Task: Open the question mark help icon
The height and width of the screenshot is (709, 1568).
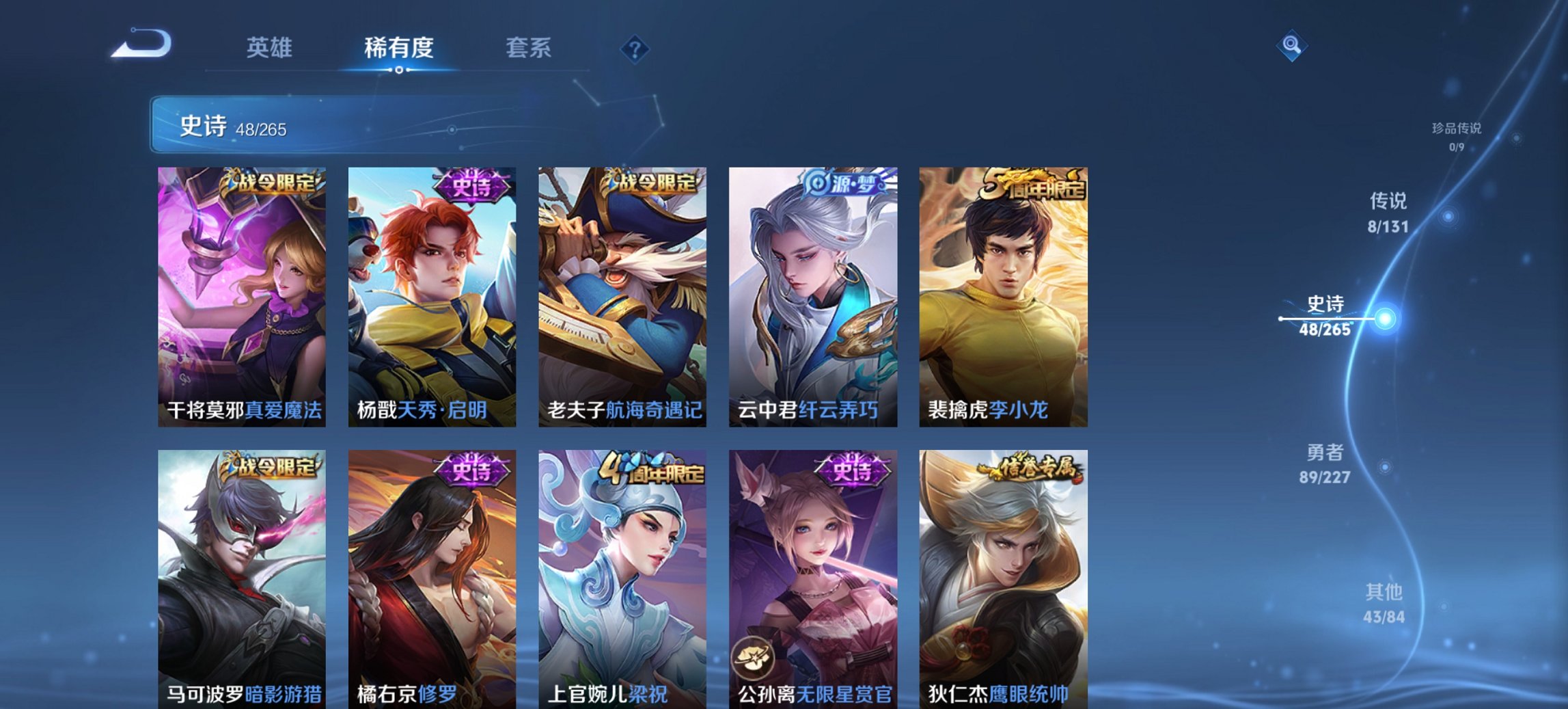Action: (633, 47)
